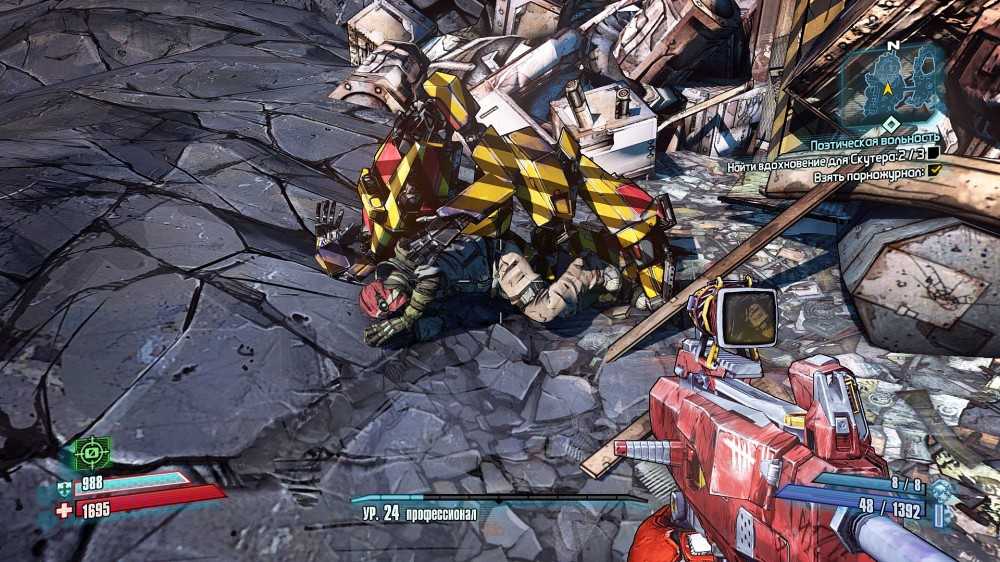Select the Поэтическая вольность mission title

click(874, 136)
